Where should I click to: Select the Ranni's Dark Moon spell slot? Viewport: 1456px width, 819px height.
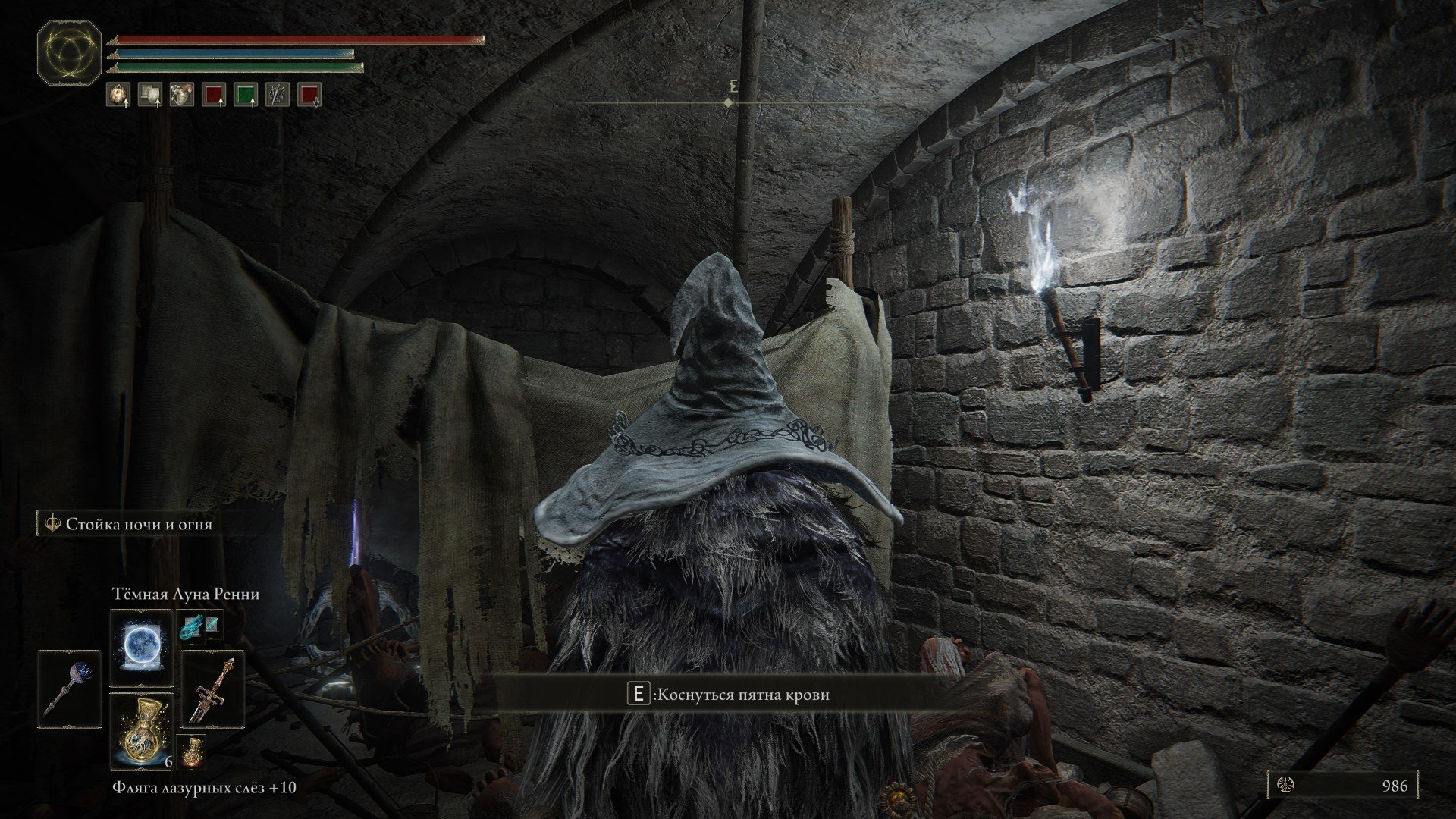(142, 648)
